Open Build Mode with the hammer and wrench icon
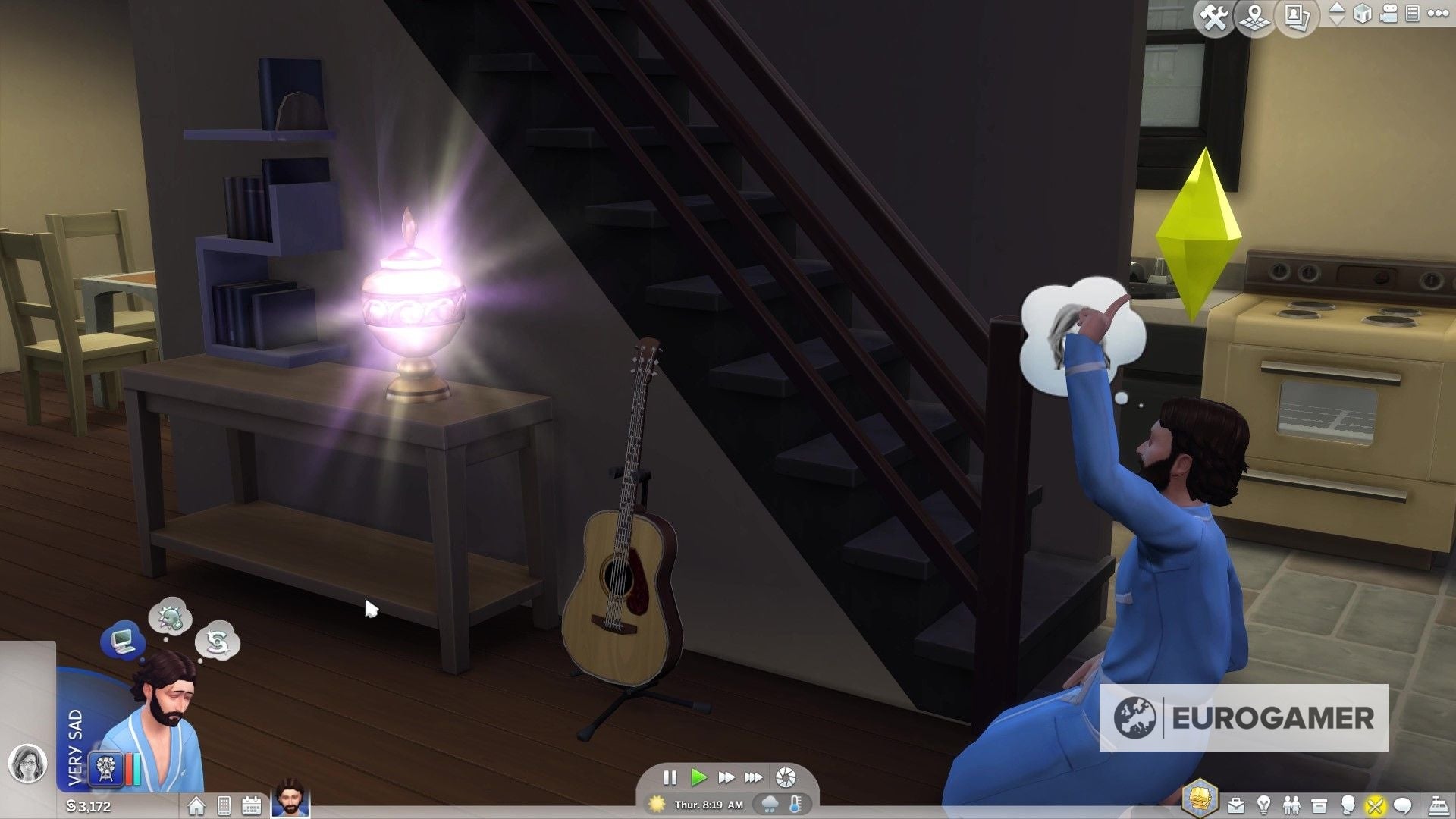The width and height of the screenshot is (1456, 819). tap(1213, 18)
